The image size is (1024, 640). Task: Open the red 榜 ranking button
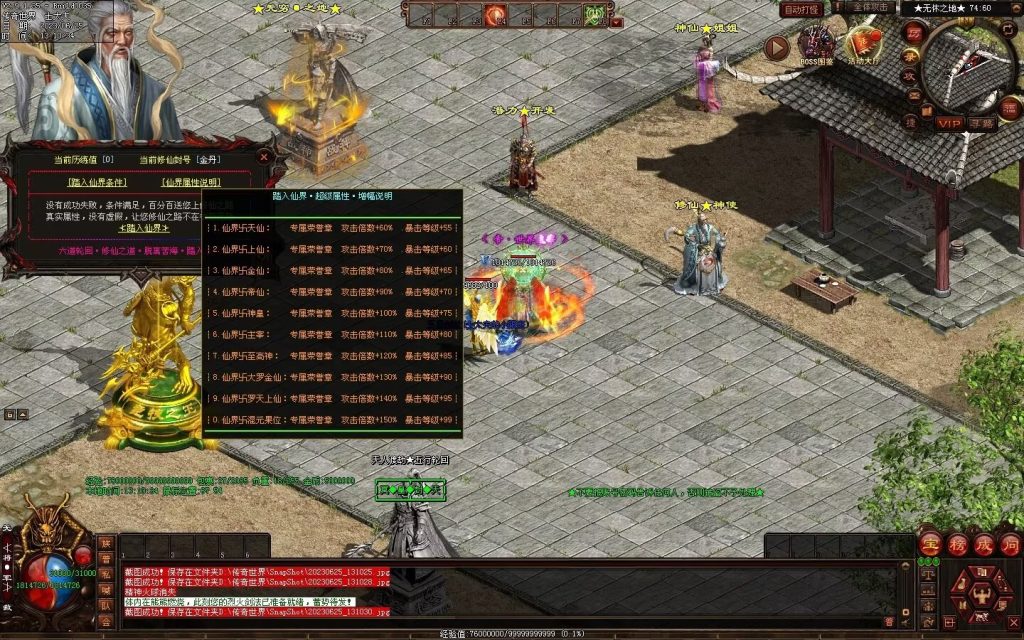[957, 544]
